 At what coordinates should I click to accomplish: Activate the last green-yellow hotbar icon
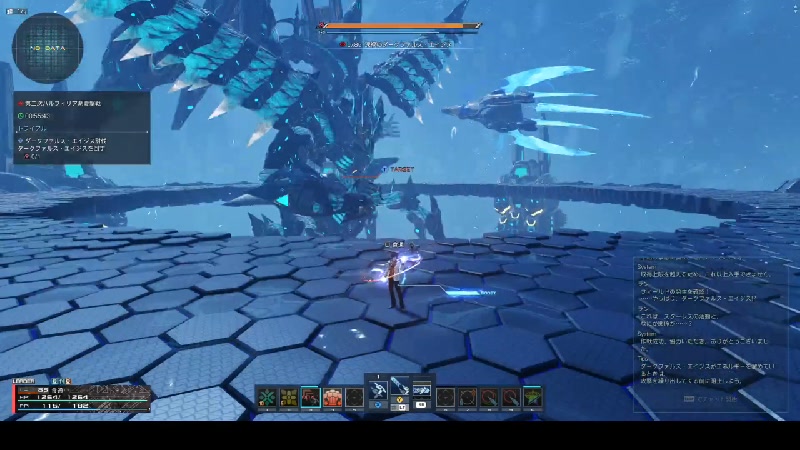coord(532,397)
